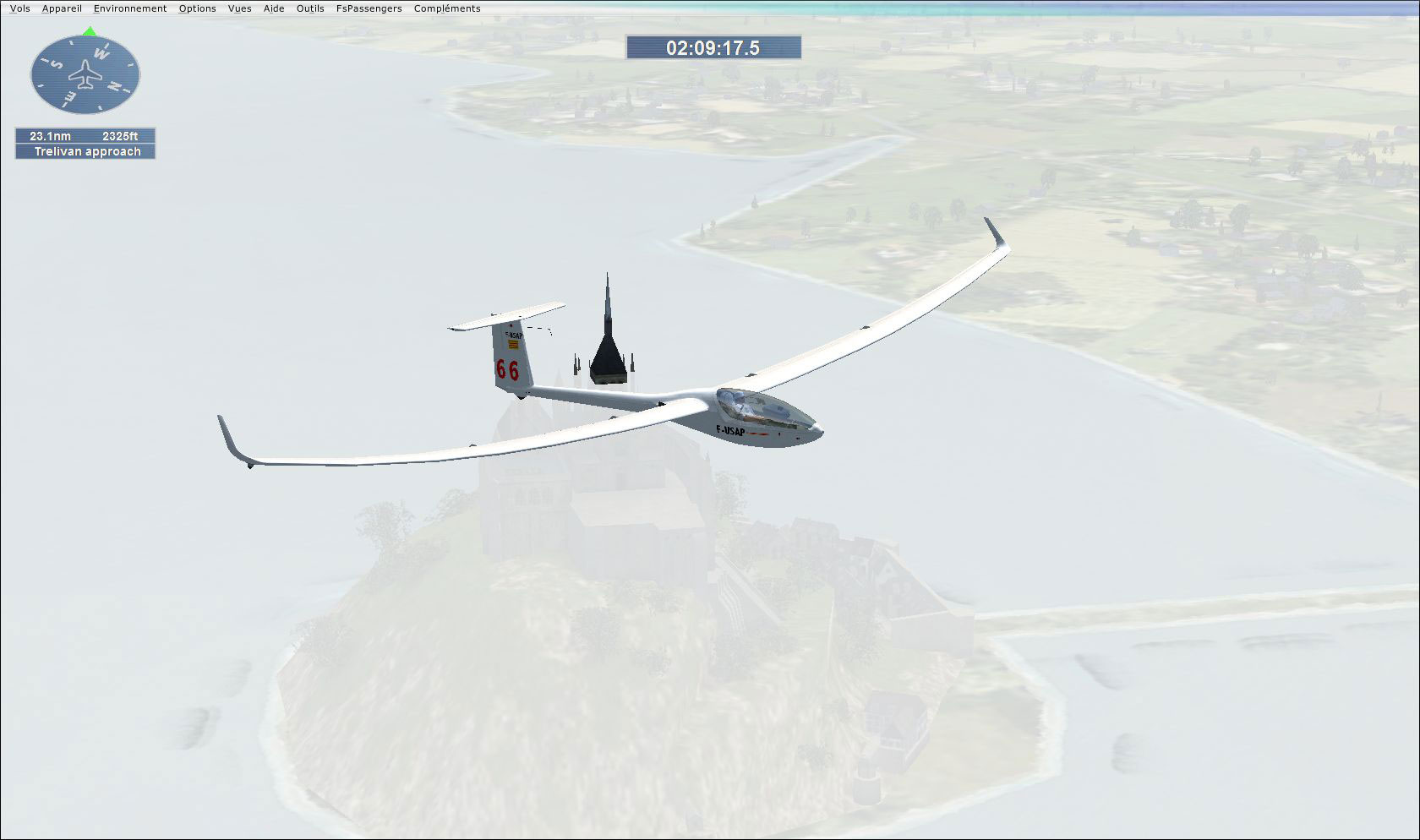Click the compass gauge airplane symbol
Screen dimensions: 1420x840
85,74
